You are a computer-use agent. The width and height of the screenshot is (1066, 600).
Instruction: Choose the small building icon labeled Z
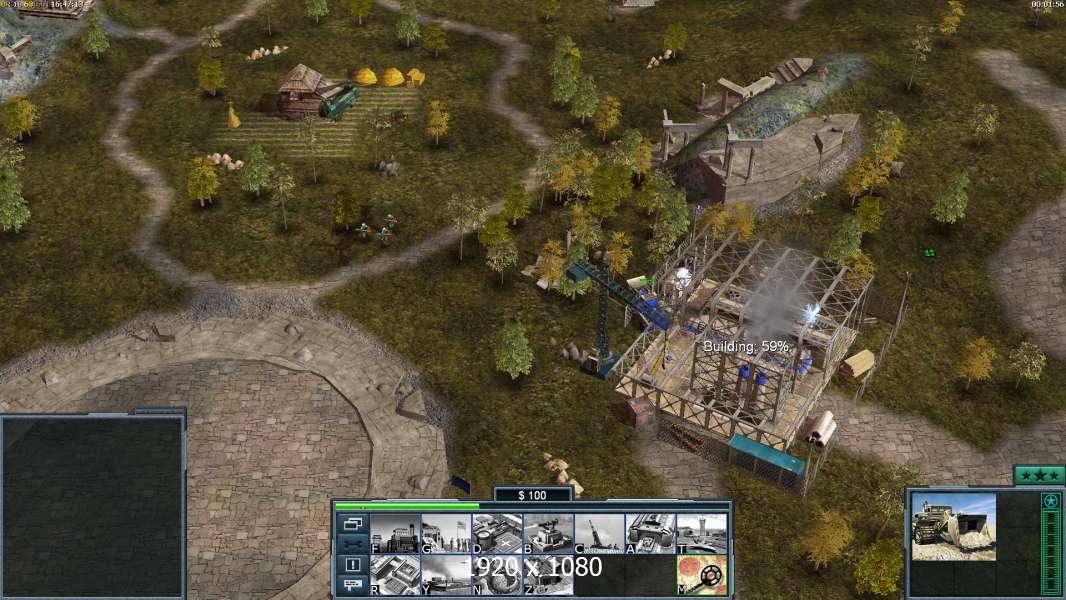pyautogui.click(x=548, y=574)
